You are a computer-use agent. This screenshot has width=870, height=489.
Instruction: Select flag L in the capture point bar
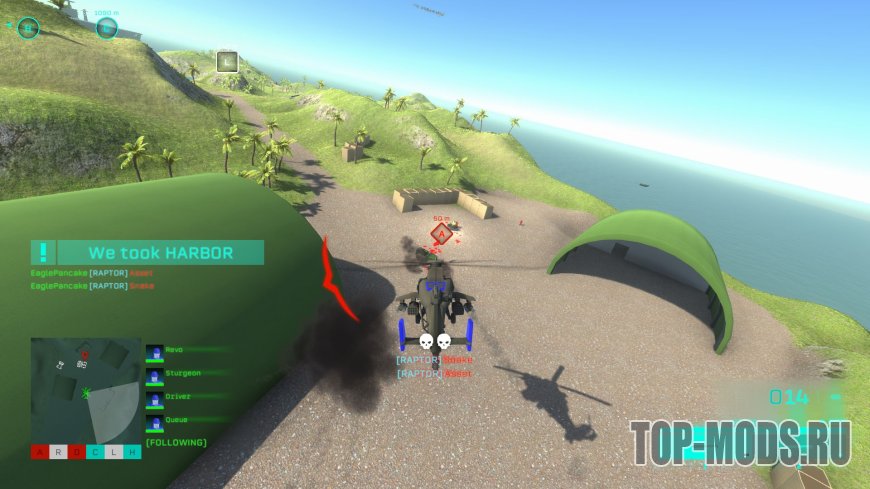(115, 453)
